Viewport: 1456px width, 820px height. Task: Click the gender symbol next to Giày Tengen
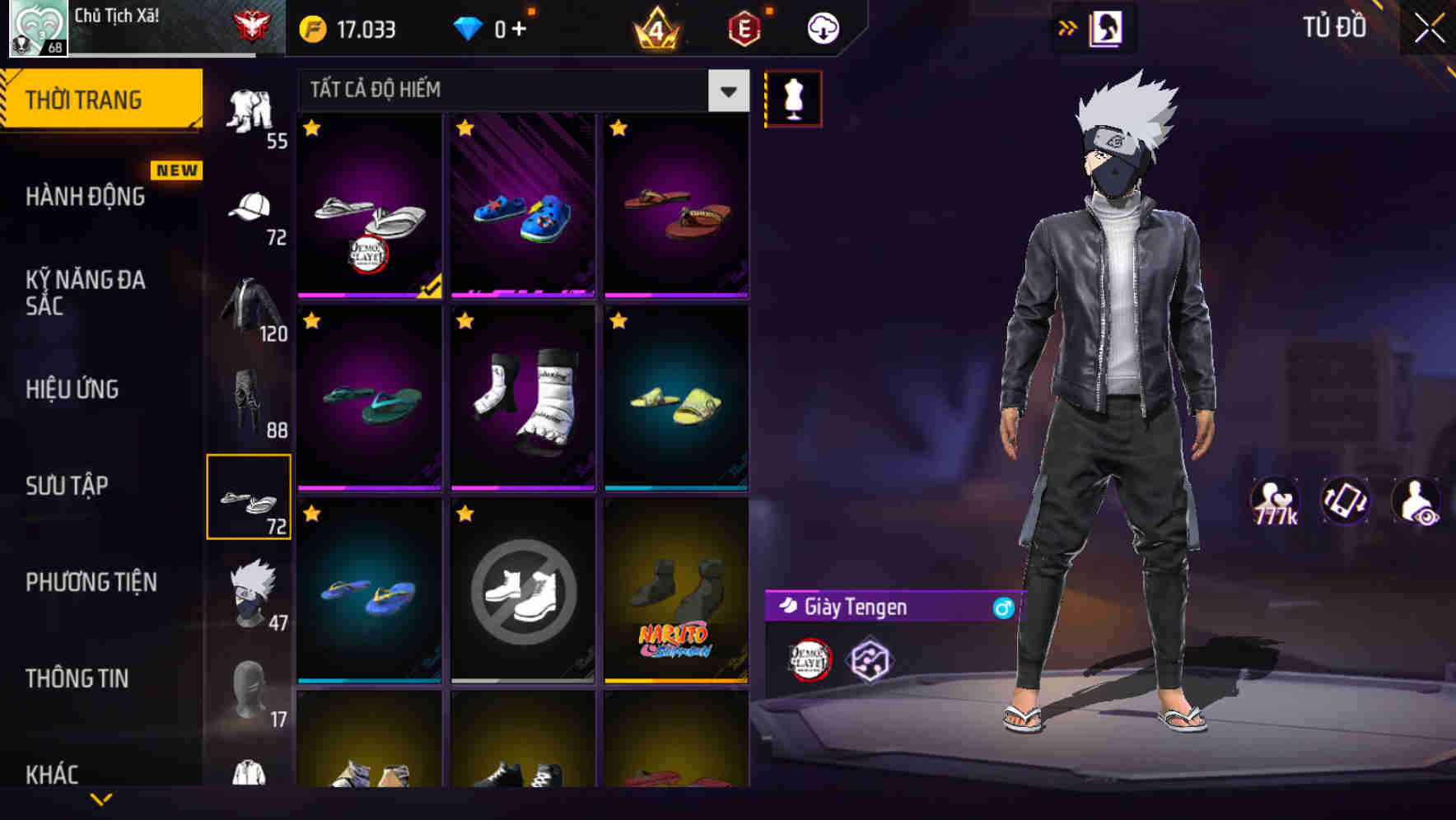pos(1000,609)
